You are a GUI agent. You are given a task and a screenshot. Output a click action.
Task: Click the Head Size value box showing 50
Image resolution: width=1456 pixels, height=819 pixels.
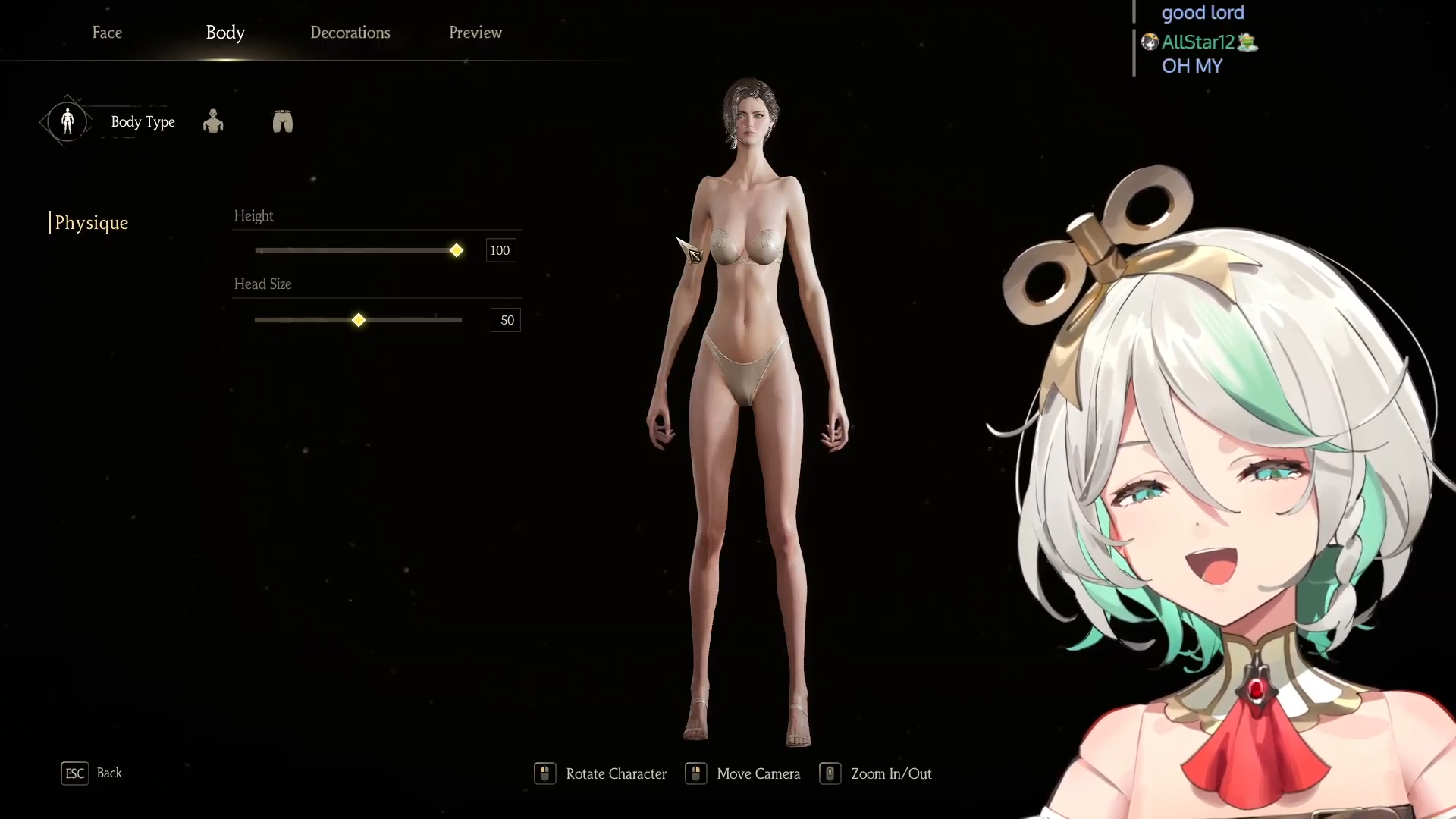(x=506, y=320)
